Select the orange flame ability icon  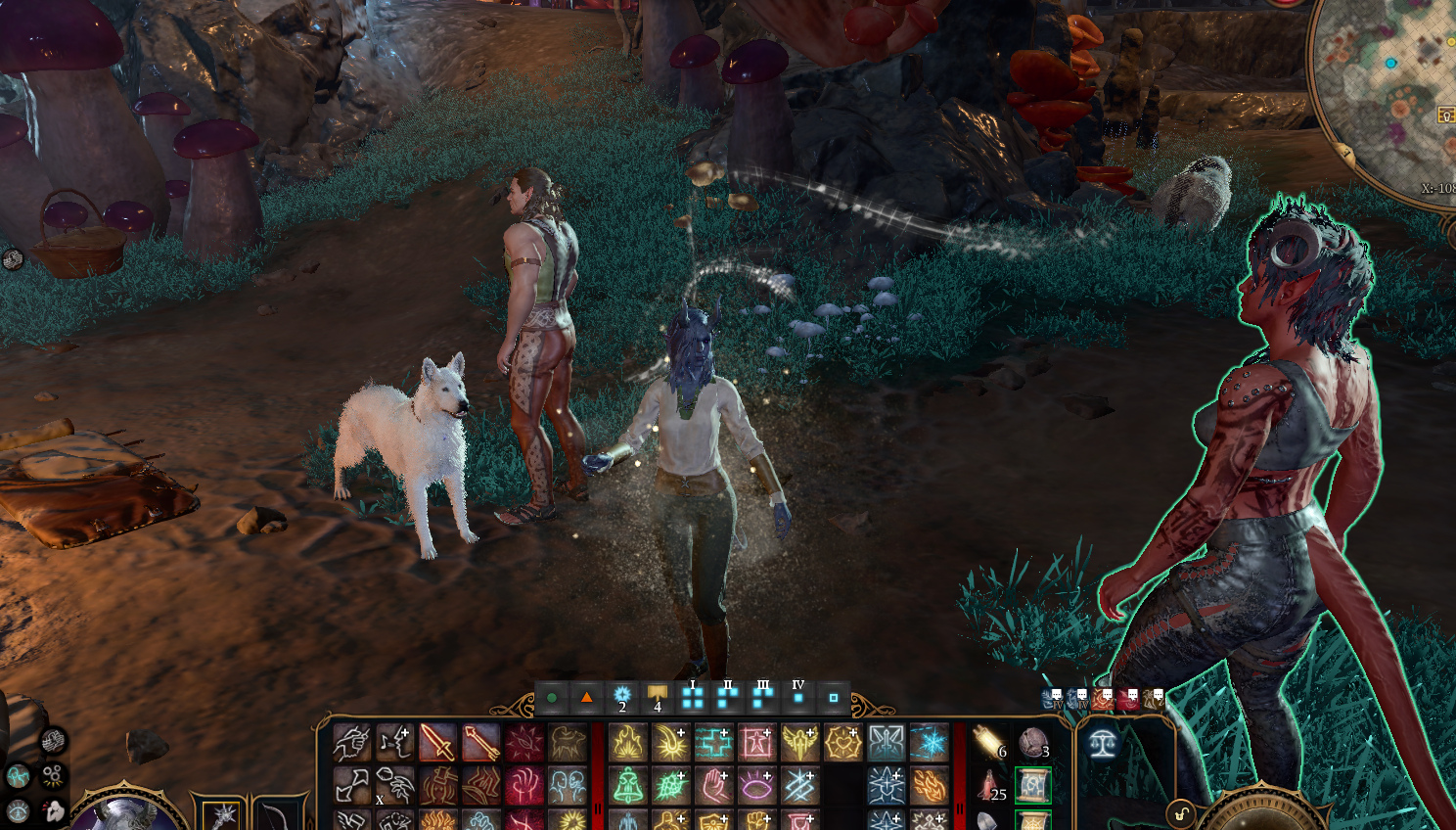click(x=929, y=785)
